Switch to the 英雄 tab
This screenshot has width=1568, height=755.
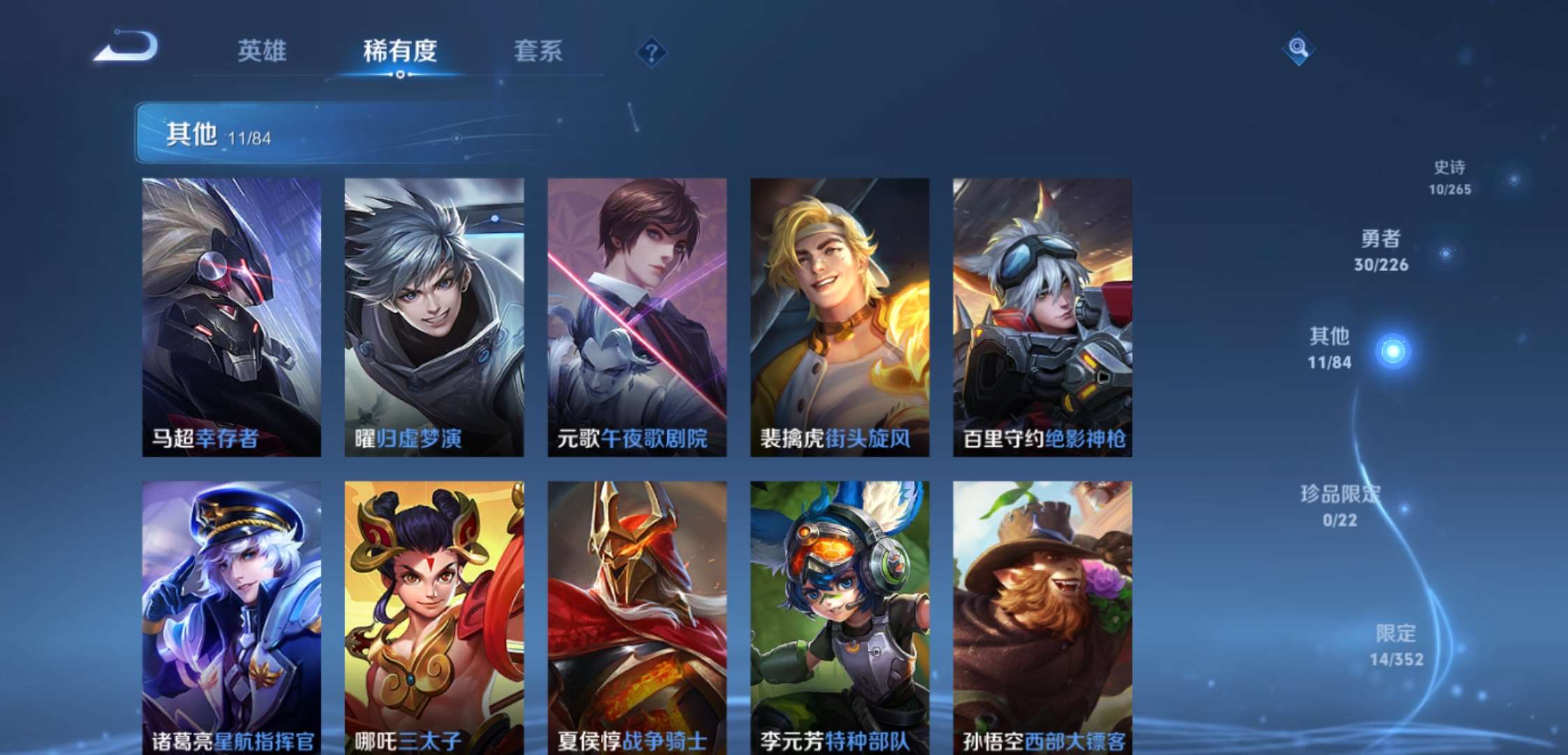point(263,52)
